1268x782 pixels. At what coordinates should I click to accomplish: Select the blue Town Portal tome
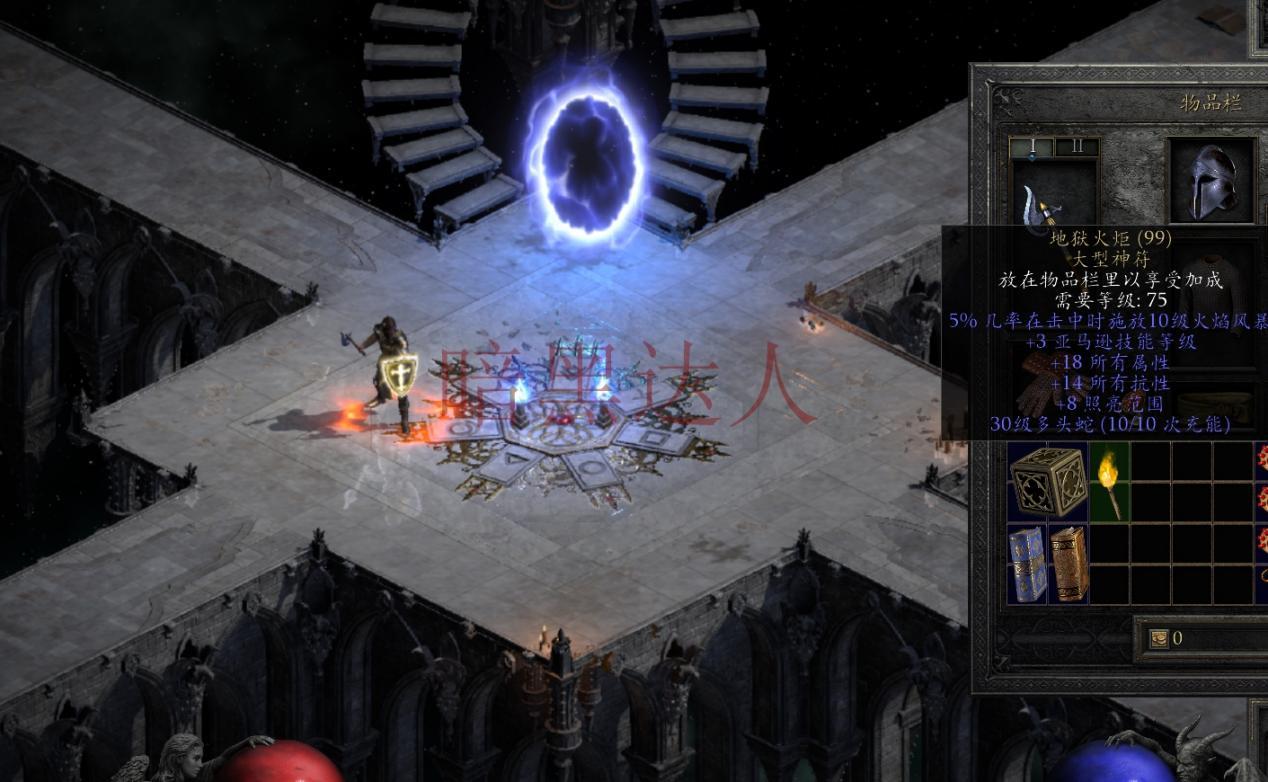tap(1027, 564)
